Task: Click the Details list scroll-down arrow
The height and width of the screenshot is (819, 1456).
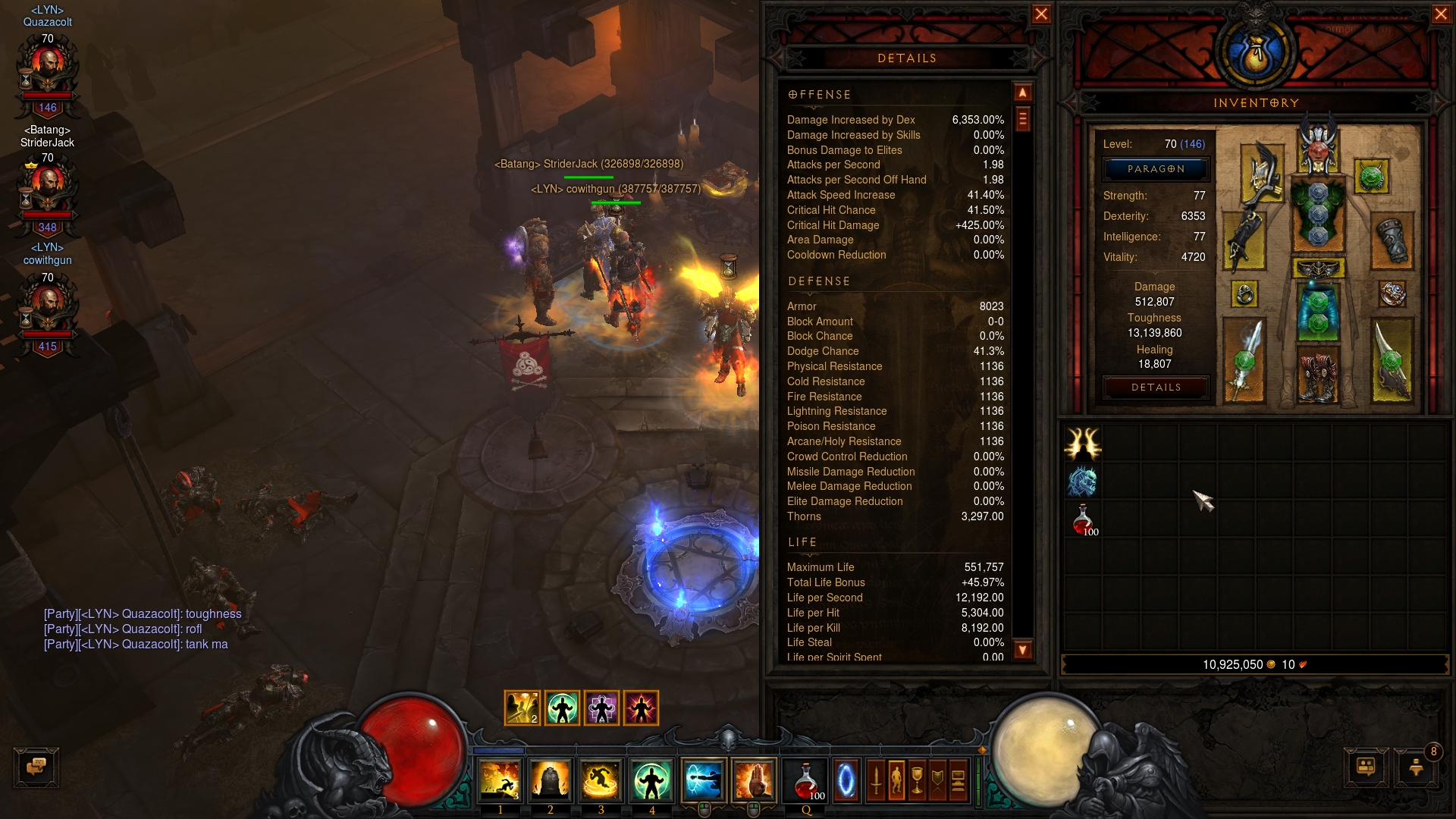Action: pyautogui.click(x=1023, y=650)
